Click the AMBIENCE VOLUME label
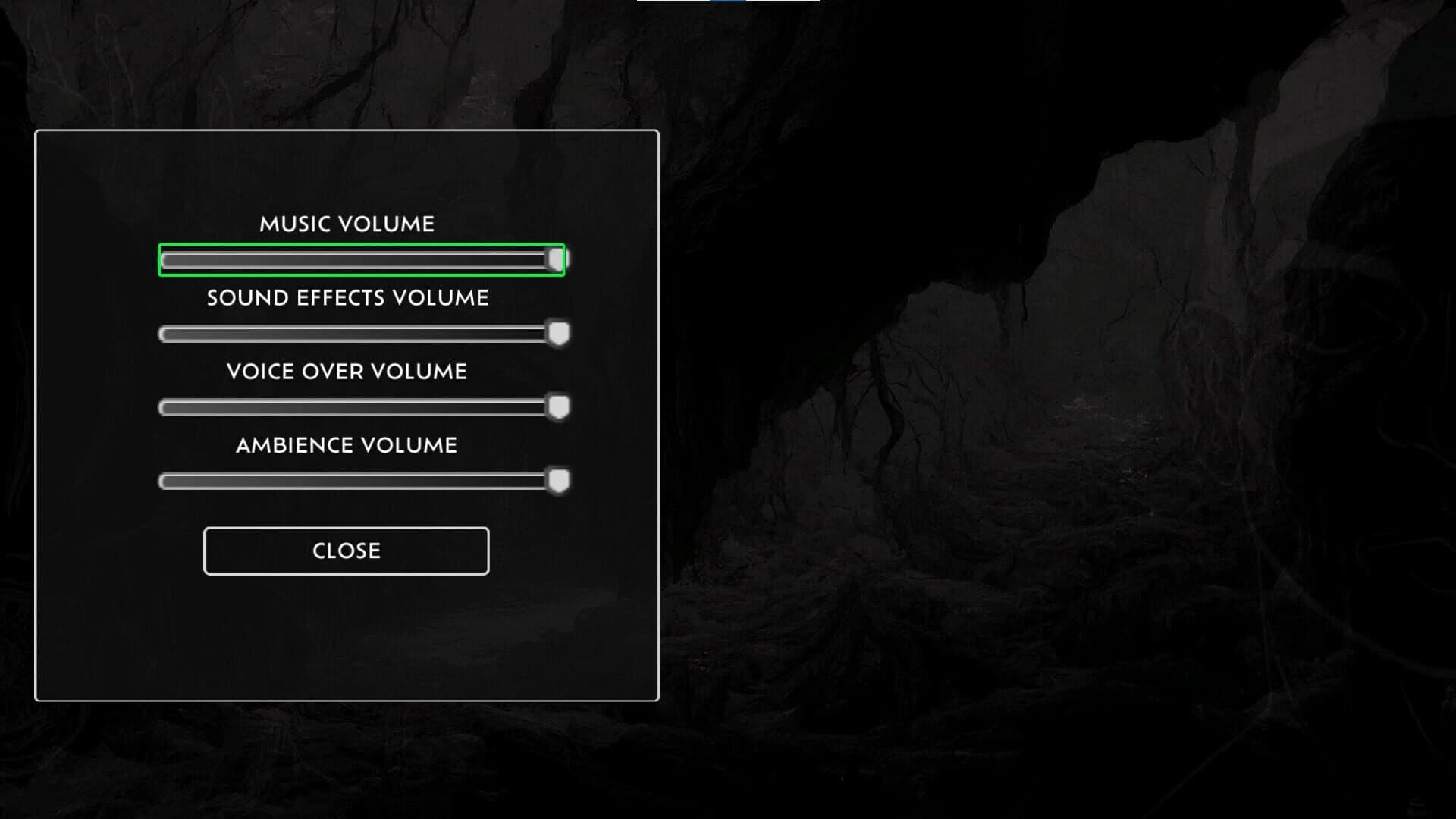This screenshot has width=1456, height=819. 347,445
